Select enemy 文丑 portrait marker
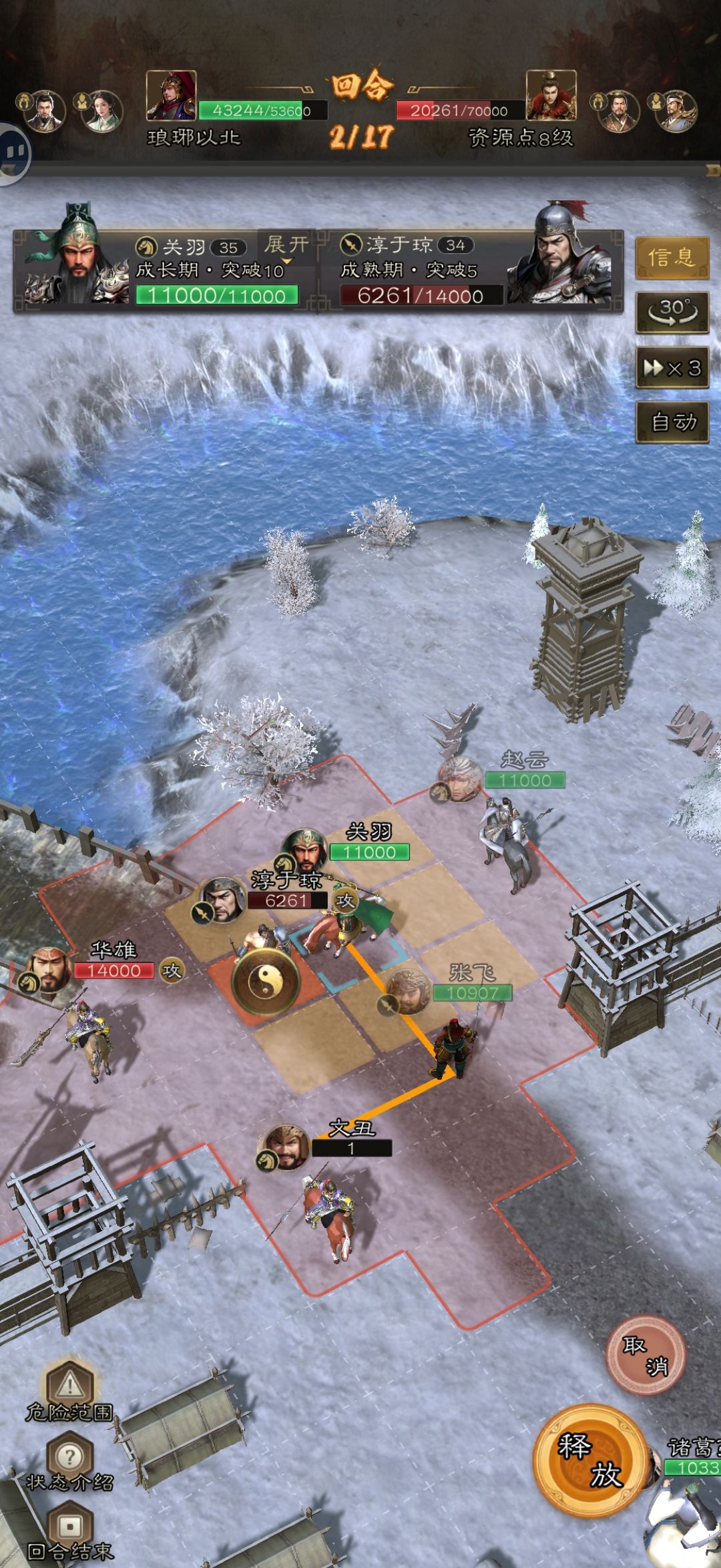 click(286, 1147)
